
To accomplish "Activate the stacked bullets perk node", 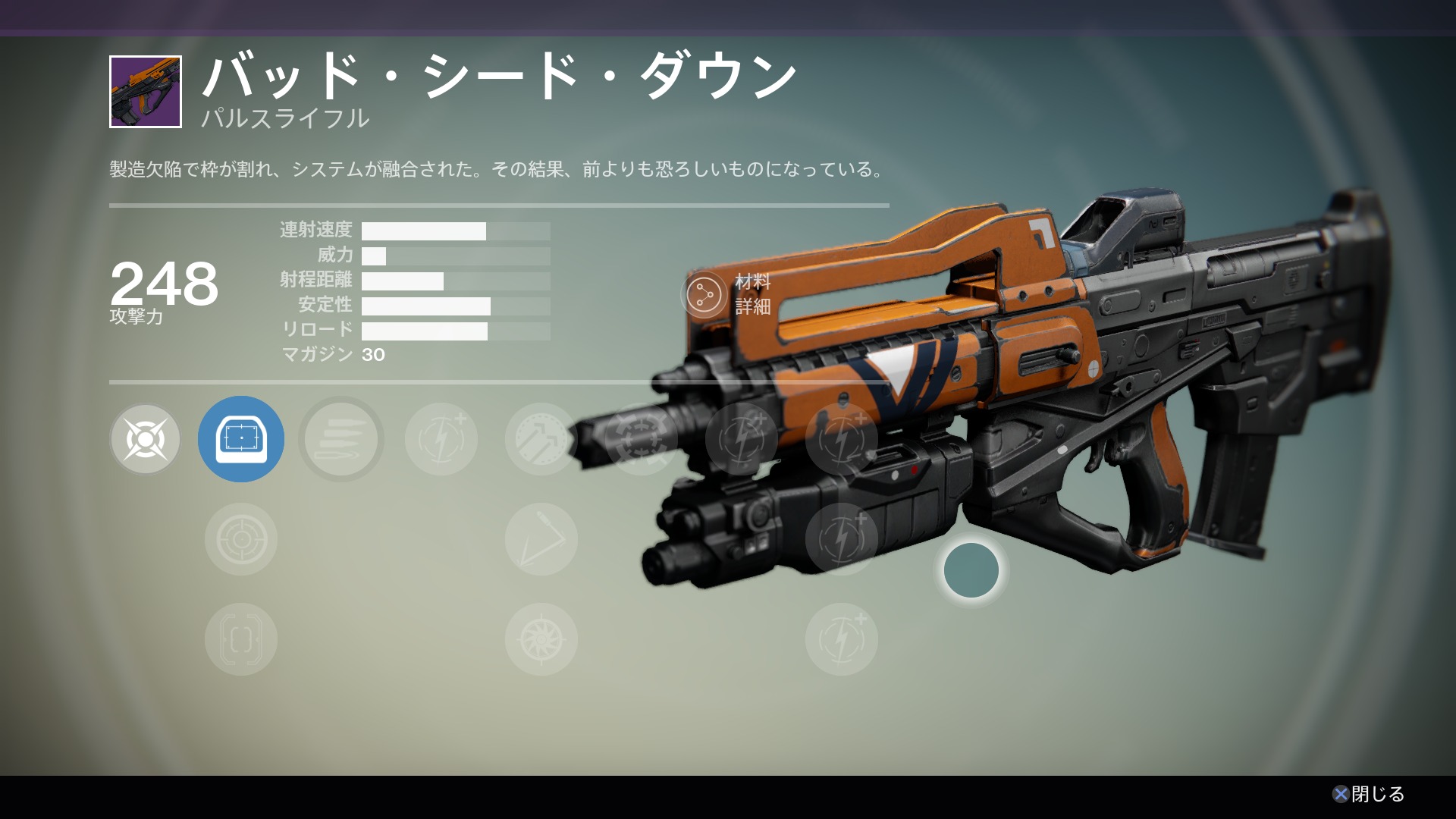I will click(341, 439).
